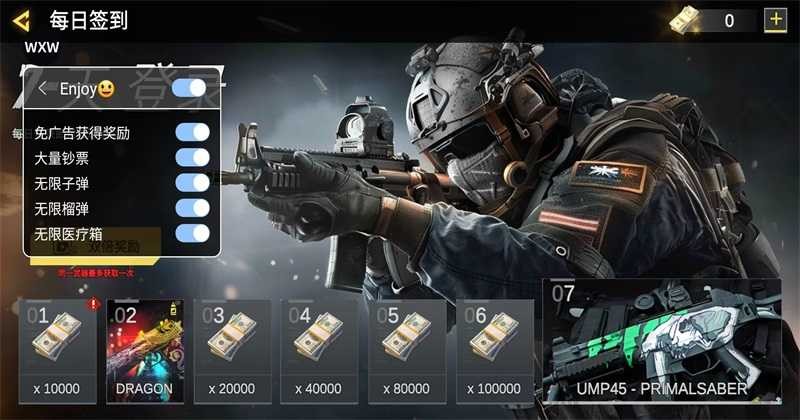The image size is (800, 420).
Task: Toggle the 免广告获得奖励 switch
Action: click(x=192, y=132)
